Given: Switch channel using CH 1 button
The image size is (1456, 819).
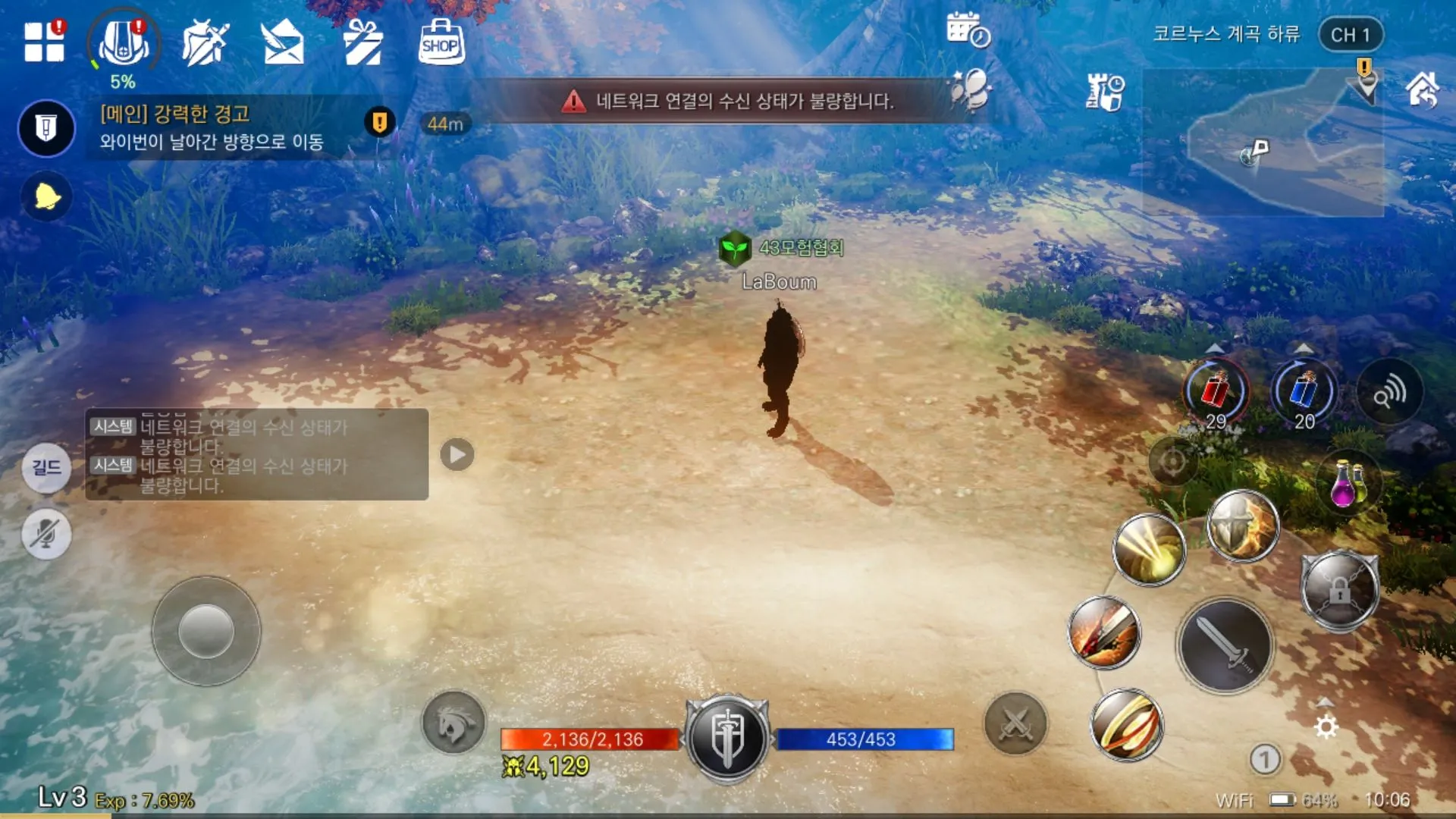Looking at the screenshot, I should pos(1351,35).
